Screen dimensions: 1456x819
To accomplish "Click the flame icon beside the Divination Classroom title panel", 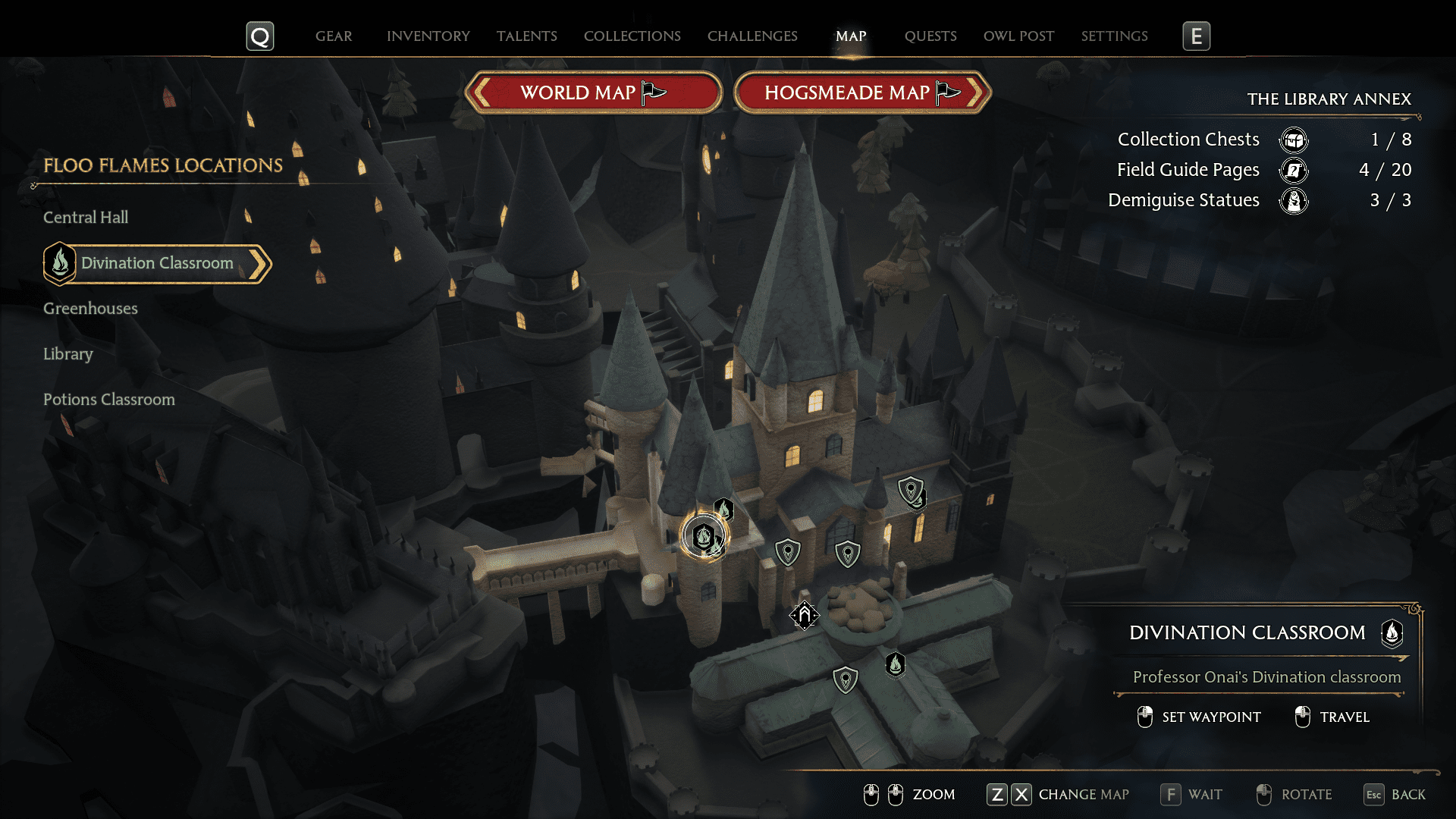I will pos(1392,635).
